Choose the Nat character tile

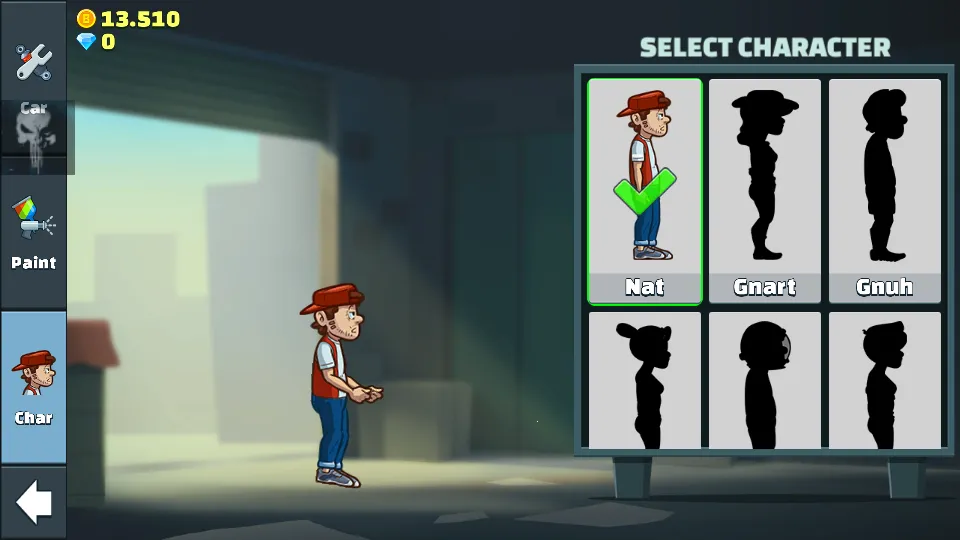point(645,191)
